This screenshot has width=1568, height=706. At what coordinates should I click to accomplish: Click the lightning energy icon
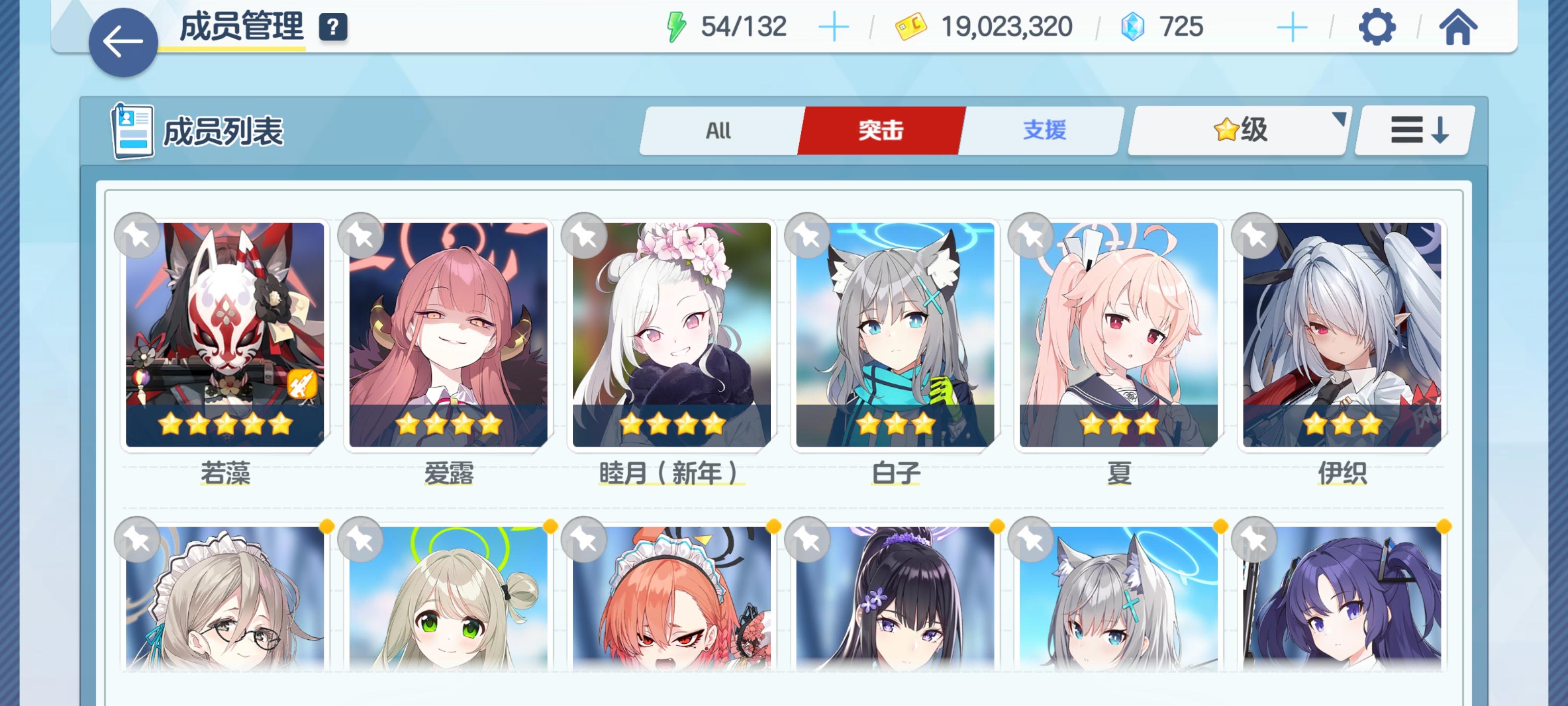676,25
